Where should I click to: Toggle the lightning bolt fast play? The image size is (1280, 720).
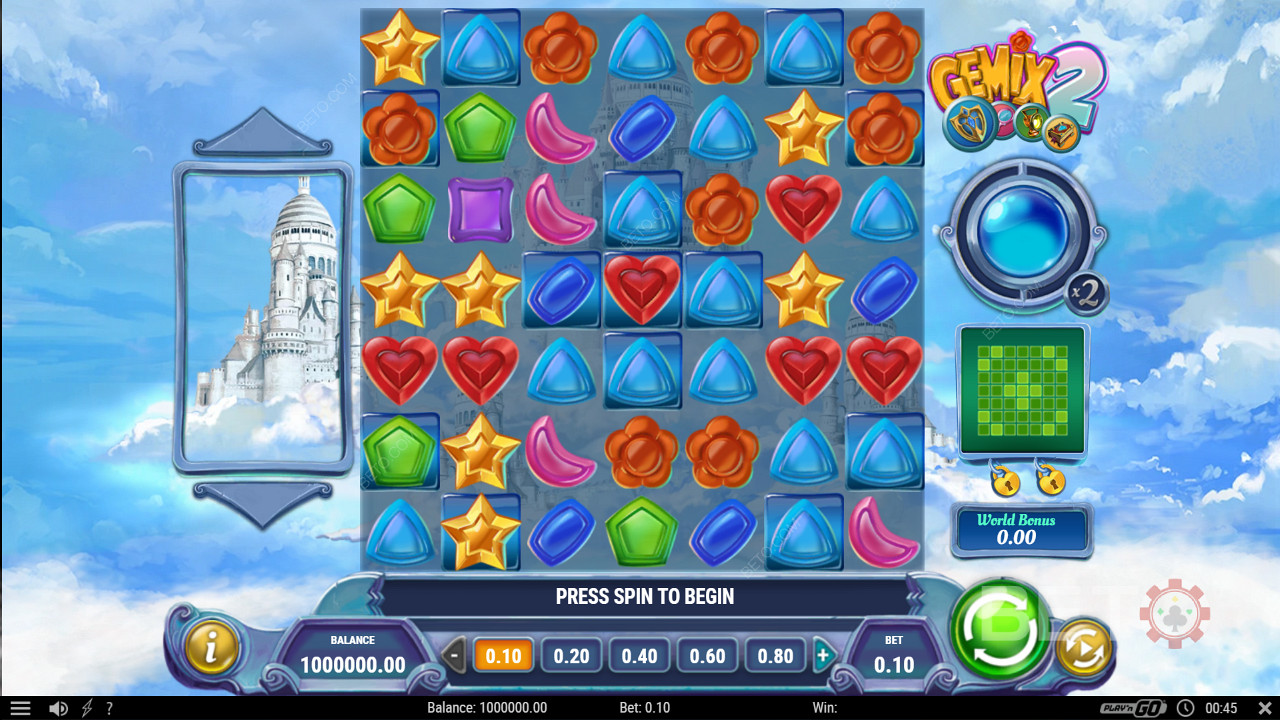tap(87, 708)
